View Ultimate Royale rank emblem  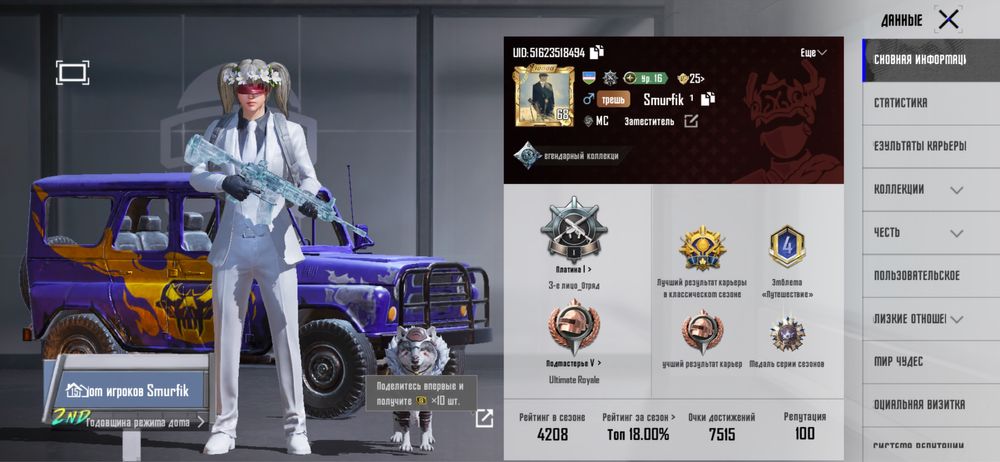click(573, 330)
